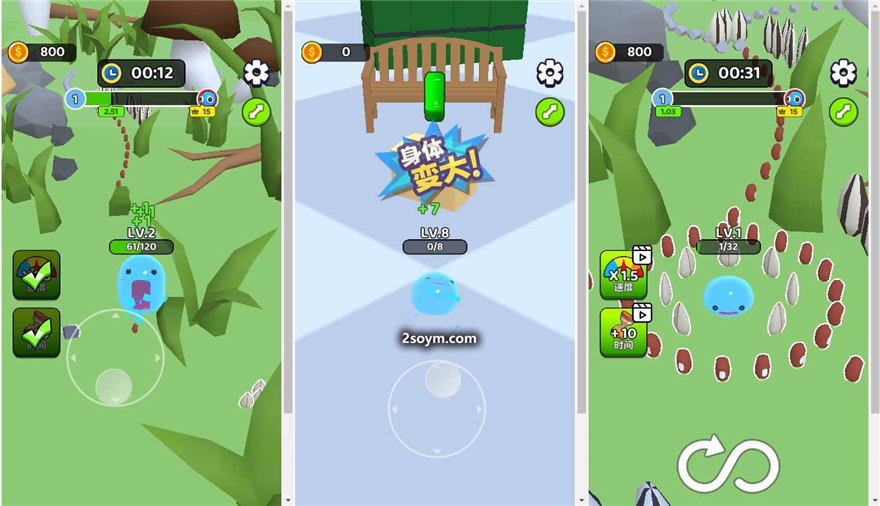Screen dimensions: 880x506
Task: Open settings gear beside the 00:31 timer
Action: pos(844,73)
